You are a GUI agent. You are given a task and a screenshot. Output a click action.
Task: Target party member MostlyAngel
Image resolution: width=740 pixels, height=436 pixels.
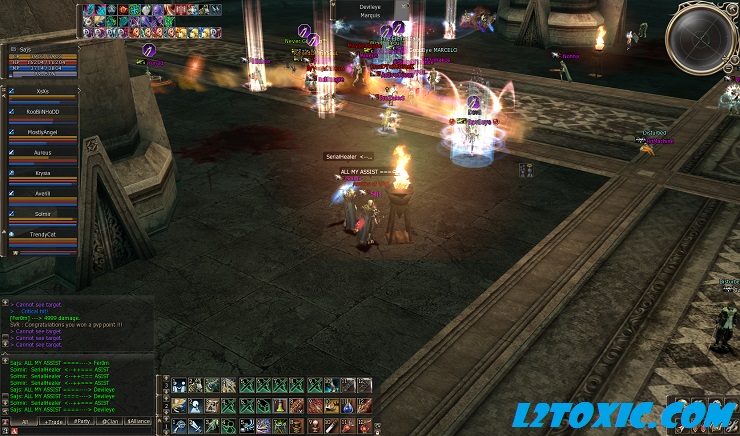pos(42,131)
